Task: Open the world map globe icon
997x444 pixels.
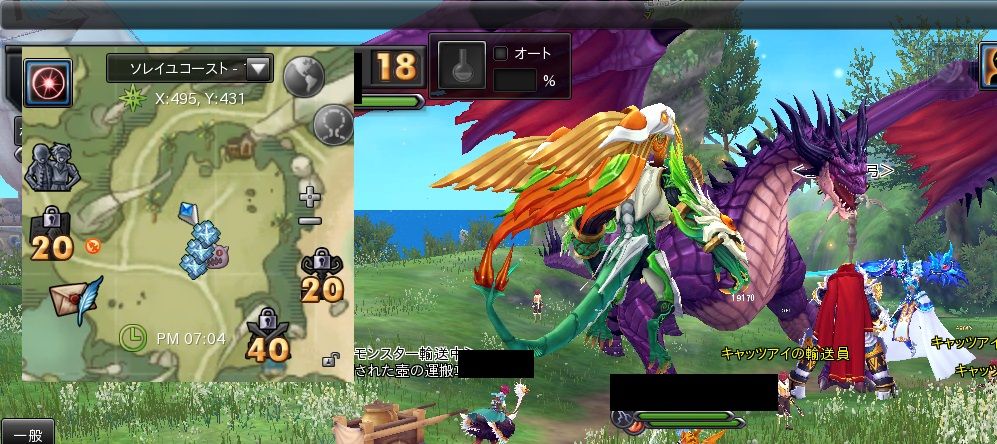Action: (306, 77)
